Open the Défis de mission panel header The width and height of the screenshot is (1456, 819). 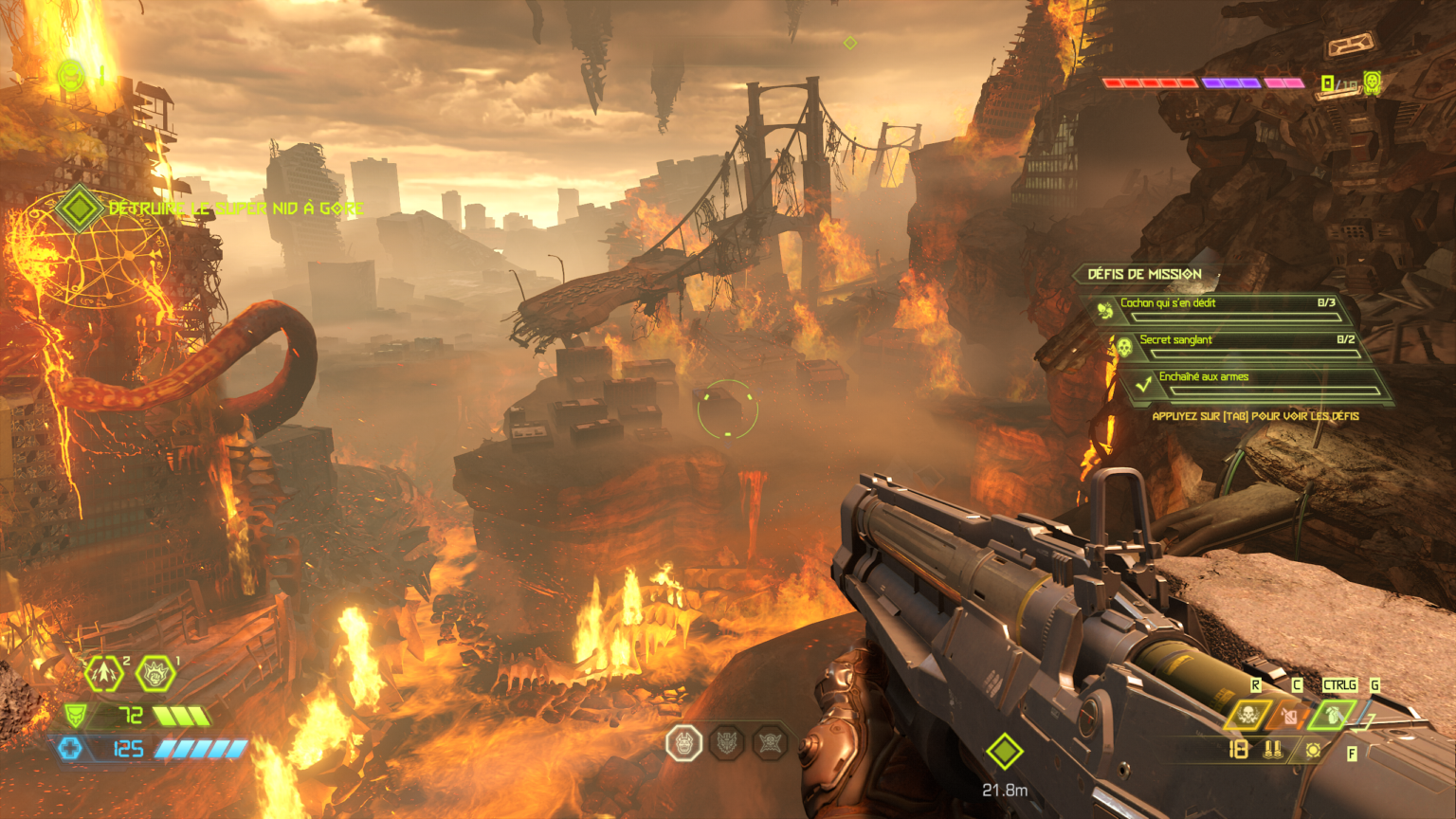(x=1144, y=274)
